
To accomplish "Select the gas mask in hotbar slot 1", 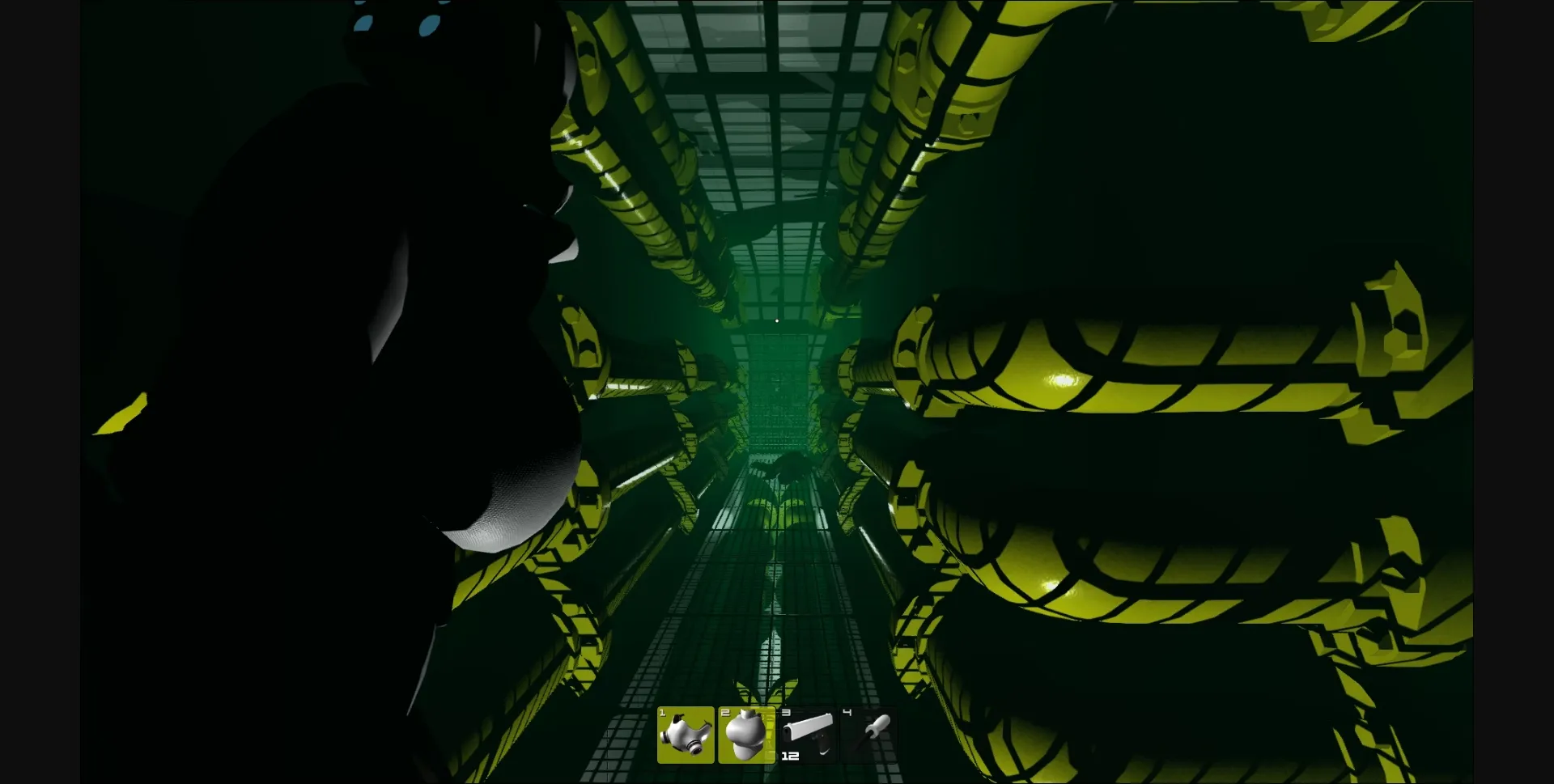I will (x=684, y=736).
